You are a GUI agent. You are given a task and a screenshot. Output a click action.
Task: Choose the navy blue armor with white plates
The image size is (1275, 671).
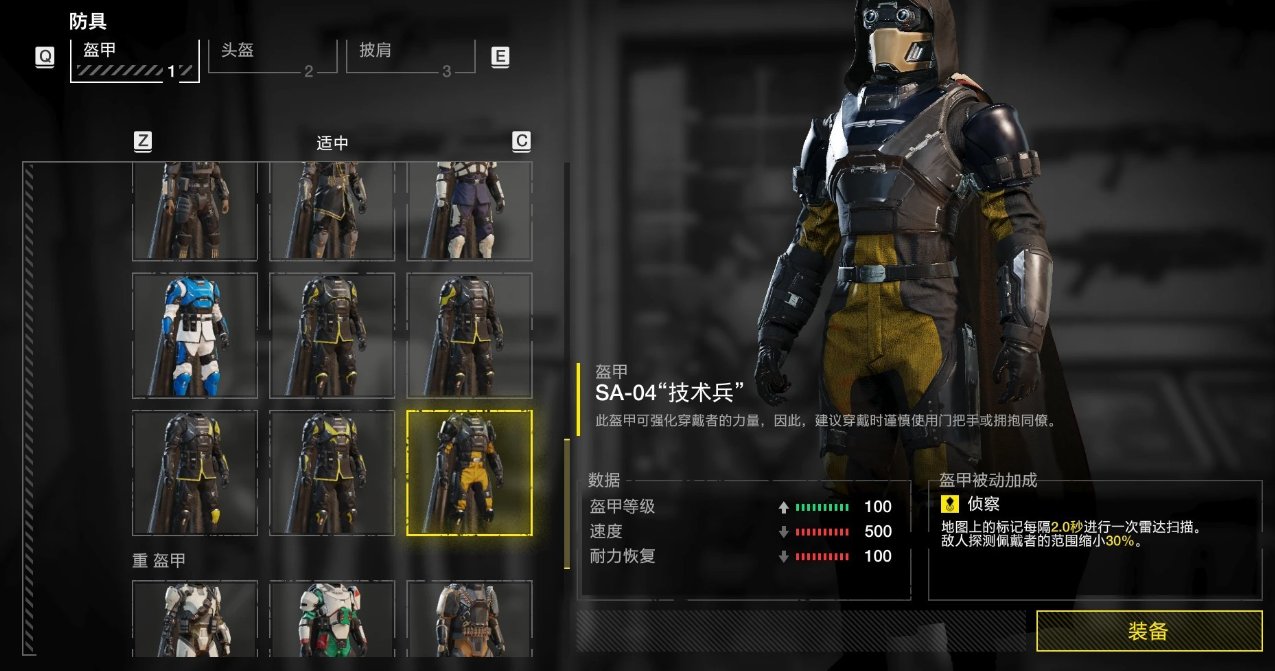click(469, 212)
